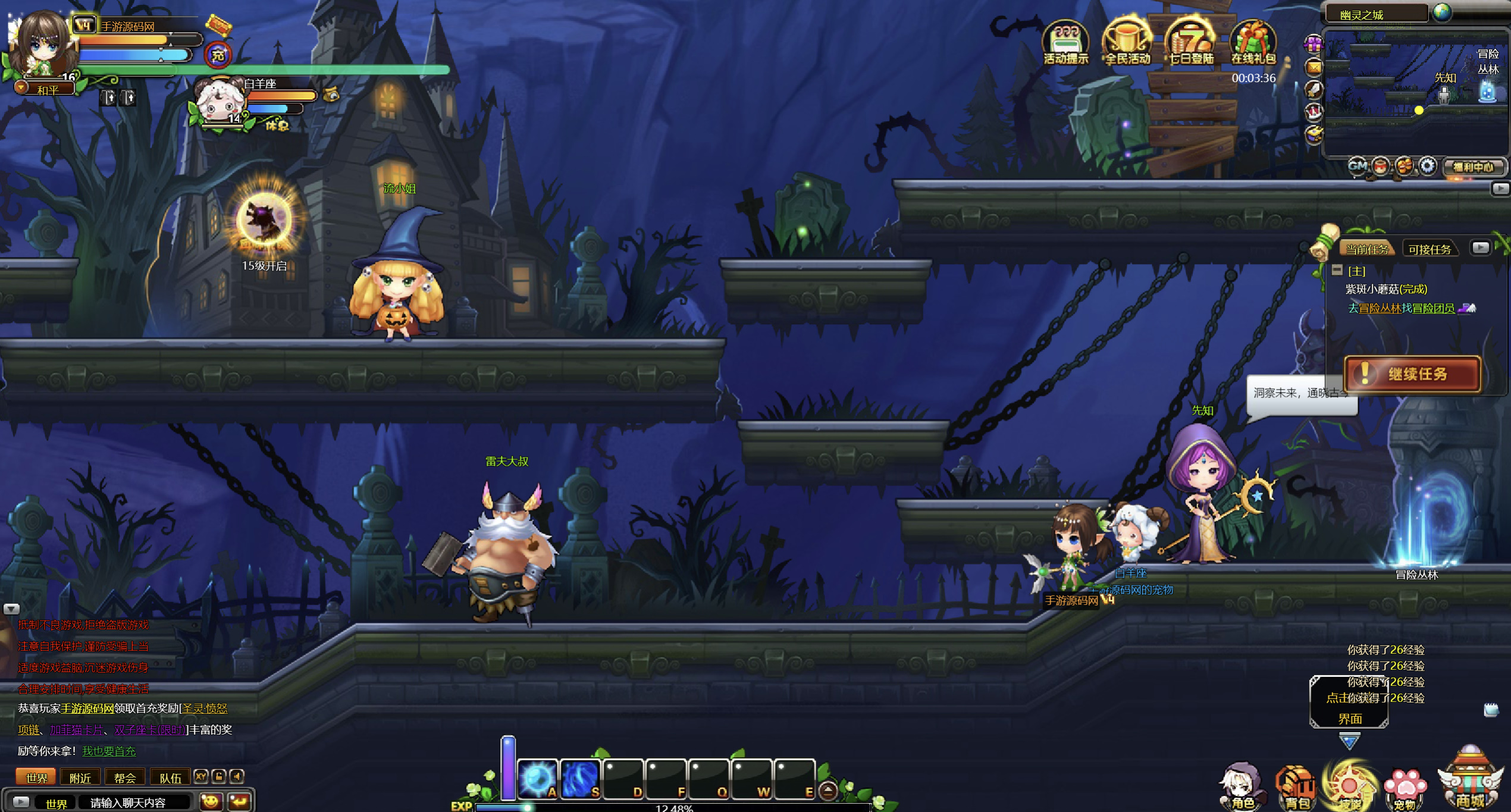Open the 全民活动 event icon
Screen dimensions: 1511x812
coord(1127,42)
